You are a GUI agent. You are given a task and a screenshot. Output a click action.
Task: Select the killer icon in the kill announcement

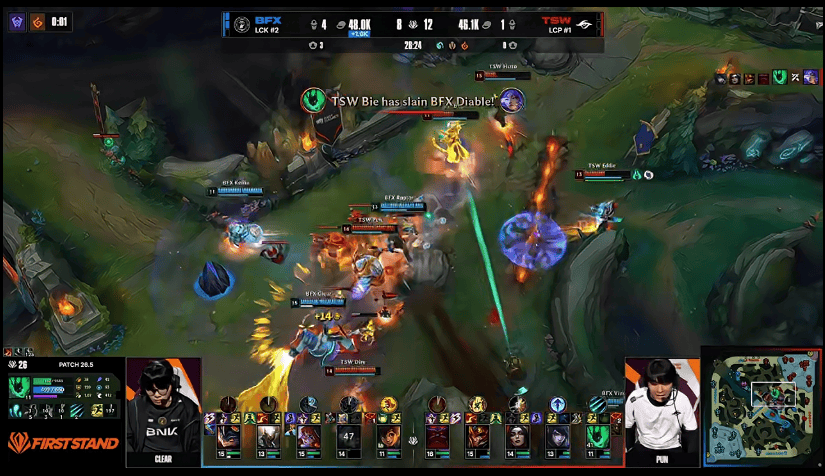tap(312, 99)
